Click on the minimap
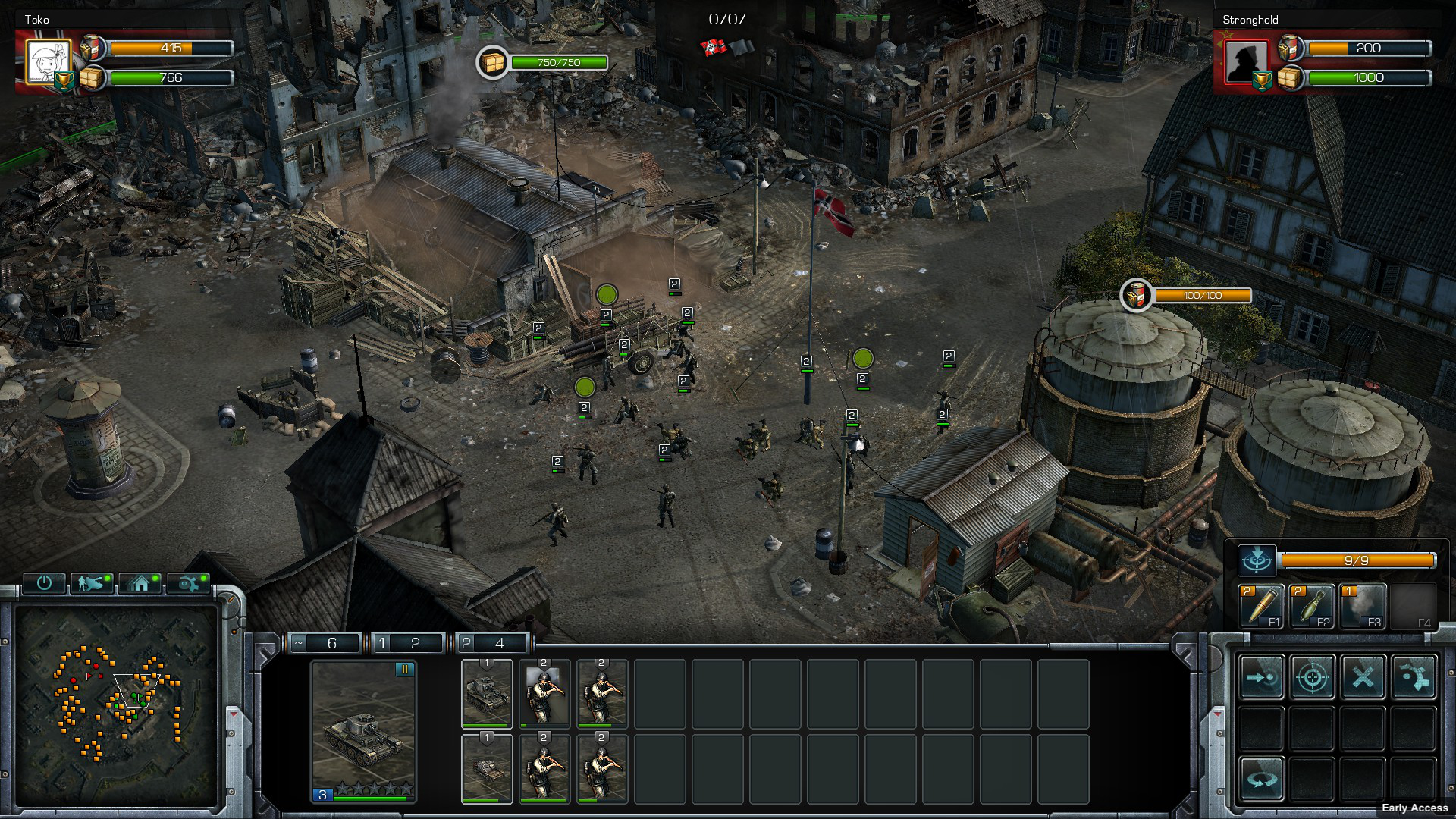 (118, 705)
